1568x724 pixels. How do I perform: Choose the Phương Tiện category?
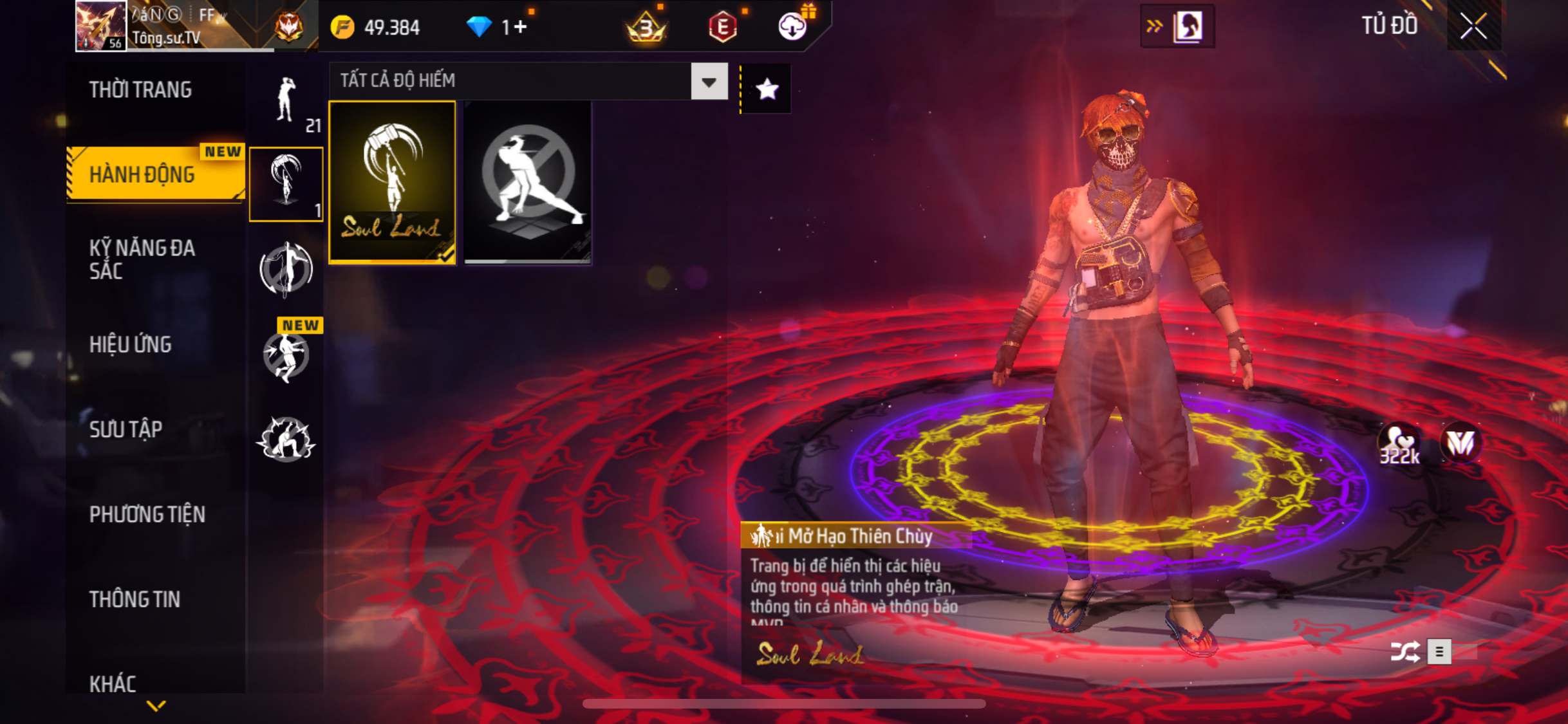(147, 514)
